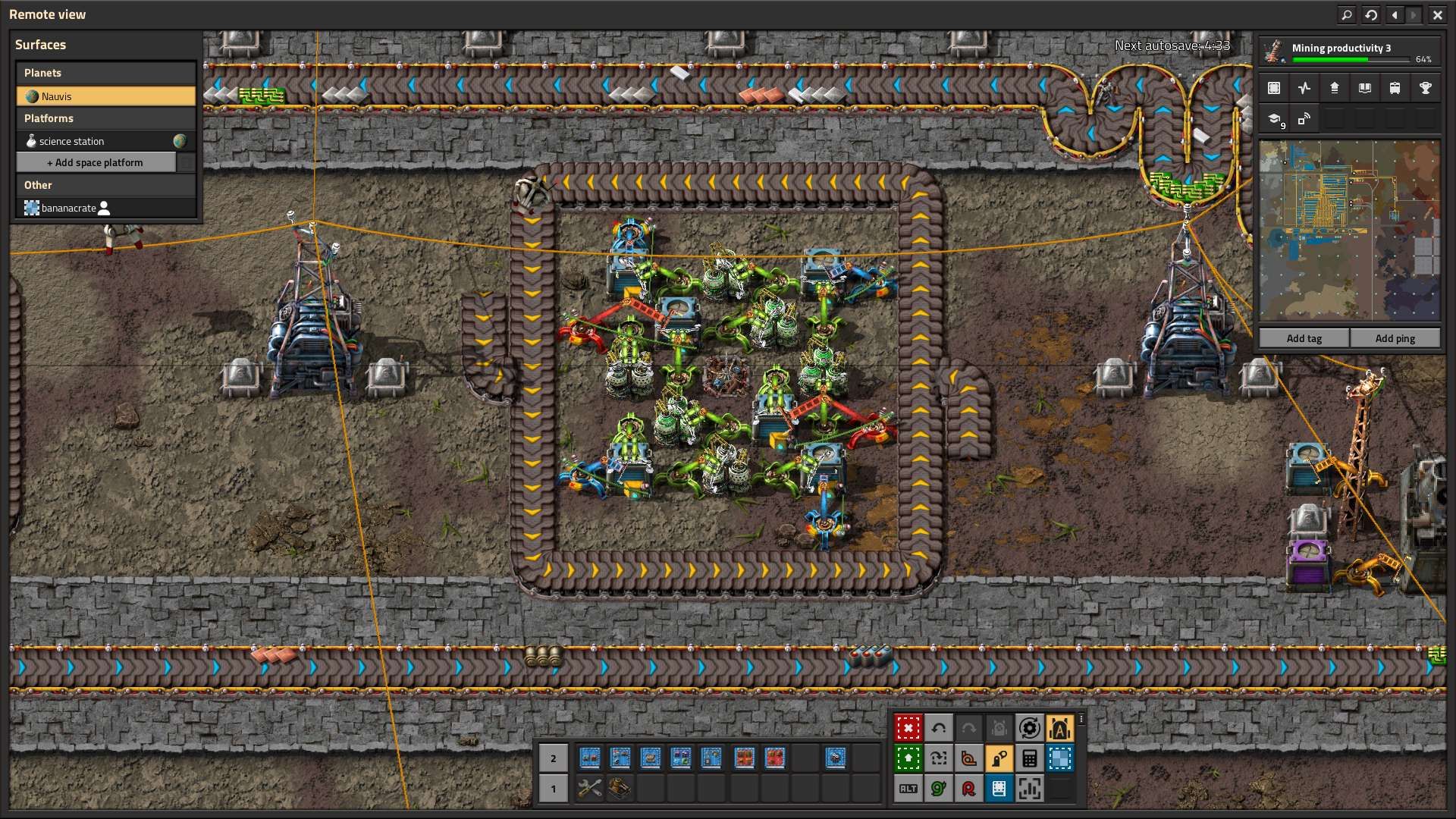Toggle the ALT info mode button
The height and width of the screenshot is (819, 1456).
908,789
